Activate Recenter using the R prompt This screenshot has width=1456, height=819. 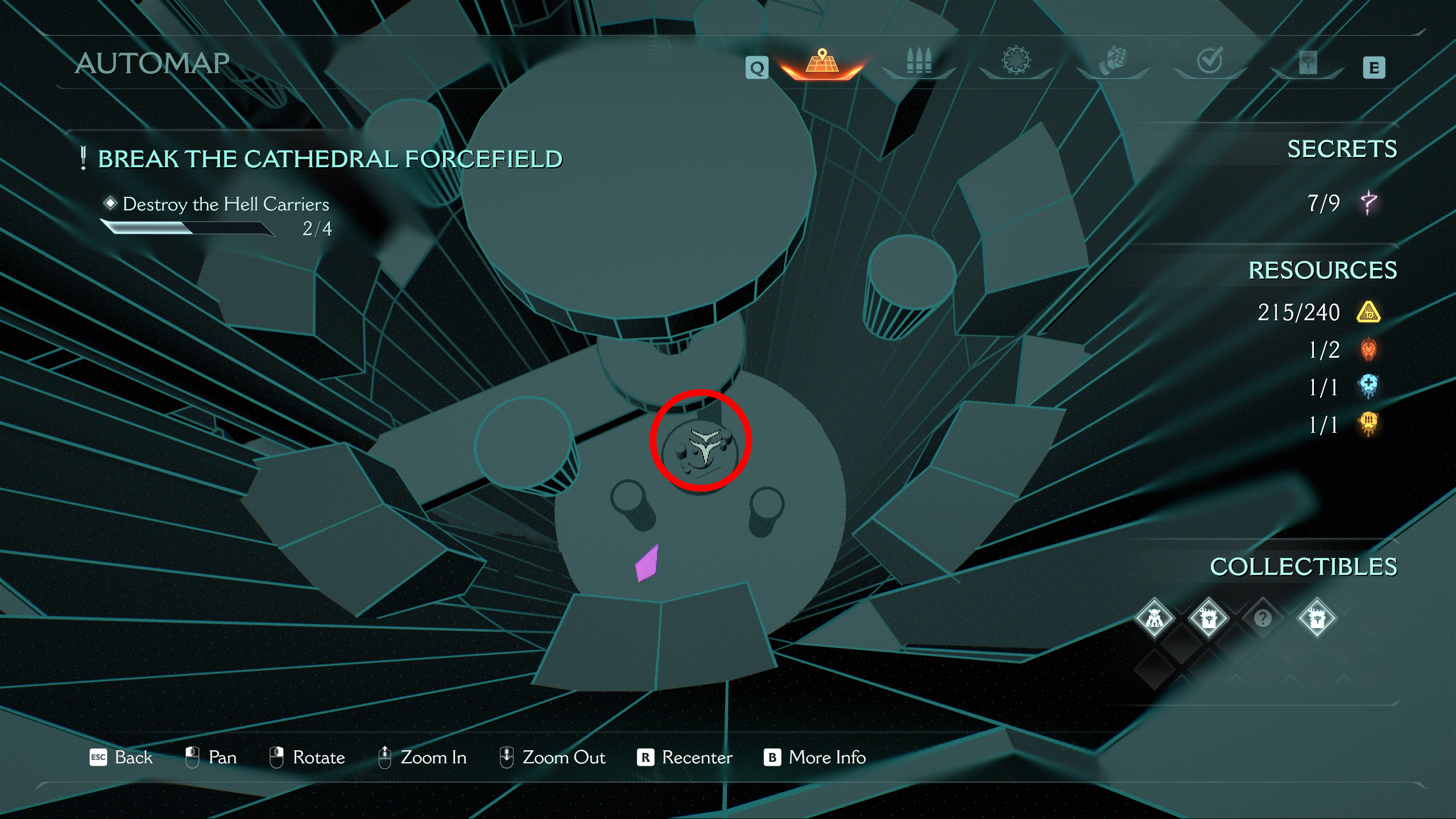pos(695,758)
